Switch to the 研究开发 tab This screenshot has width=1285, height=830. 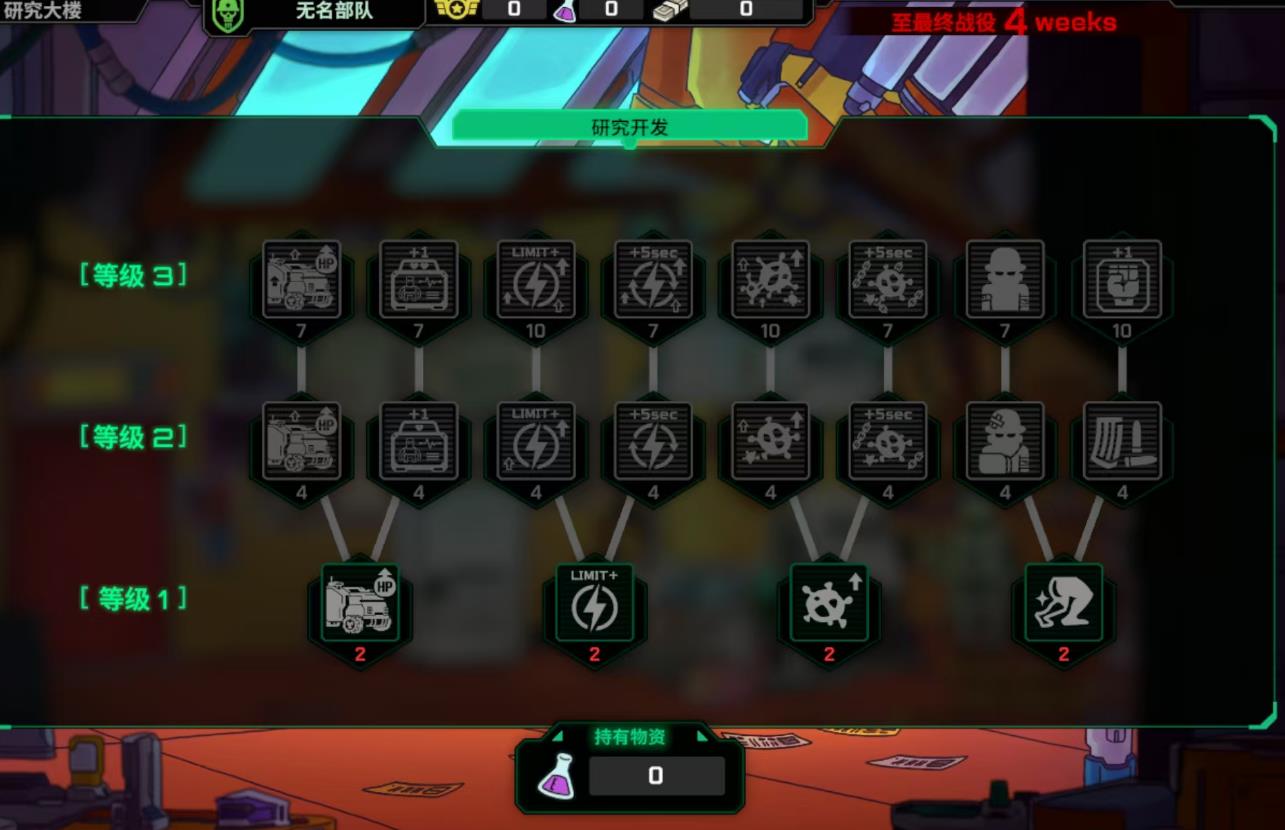629,127
